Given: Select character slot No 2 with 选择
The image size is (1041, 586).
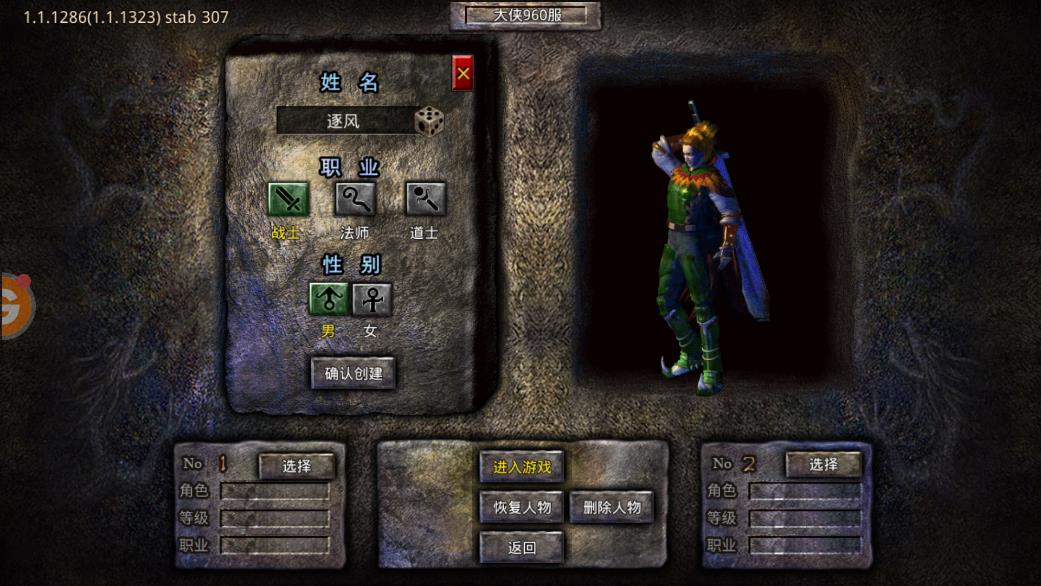Looking at the screenshot, I should 823,465.
